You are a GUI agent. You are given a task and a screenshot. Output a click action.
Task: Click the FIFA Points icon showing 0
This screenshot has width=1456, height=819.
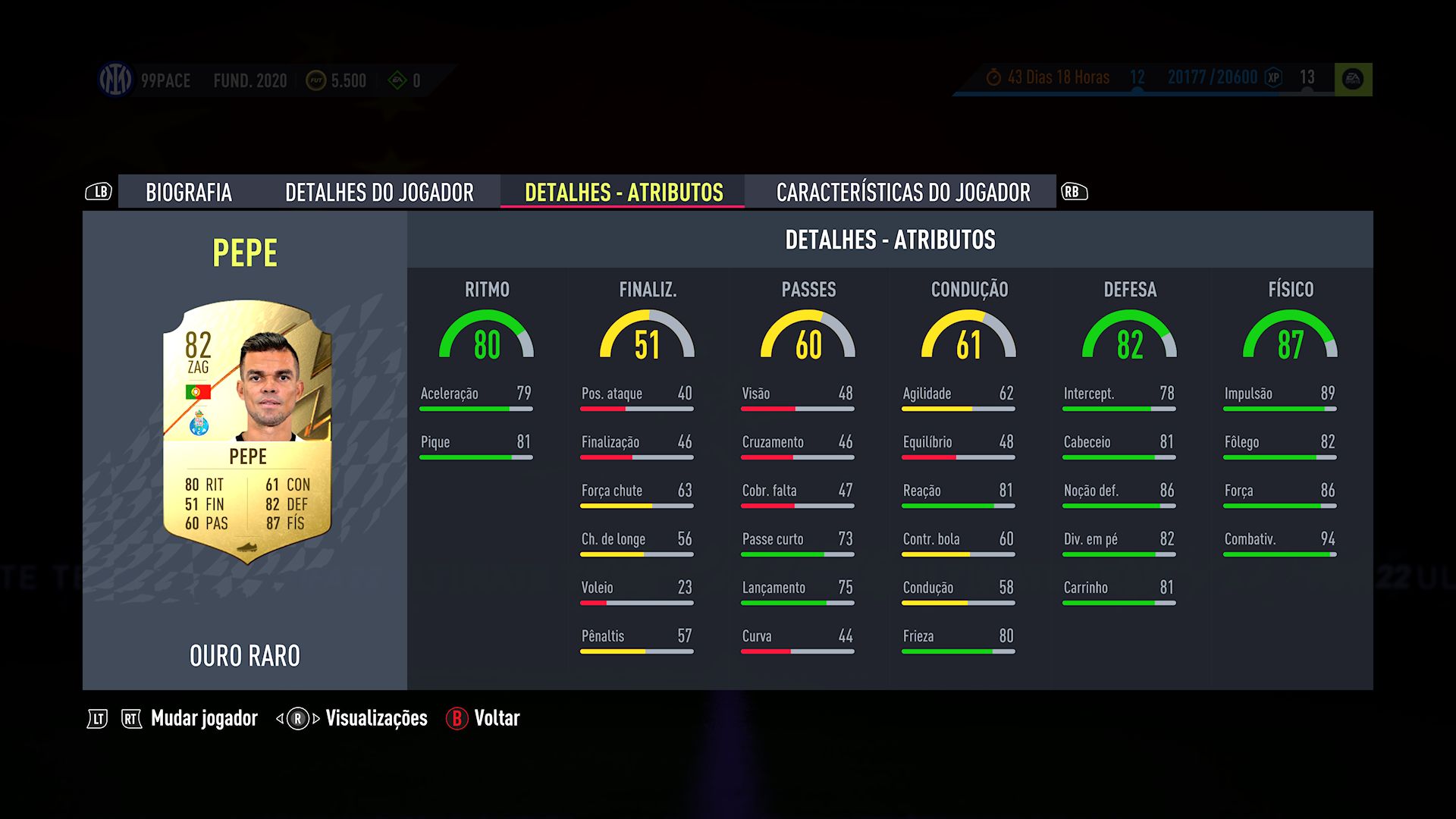[x=397, y=80]
